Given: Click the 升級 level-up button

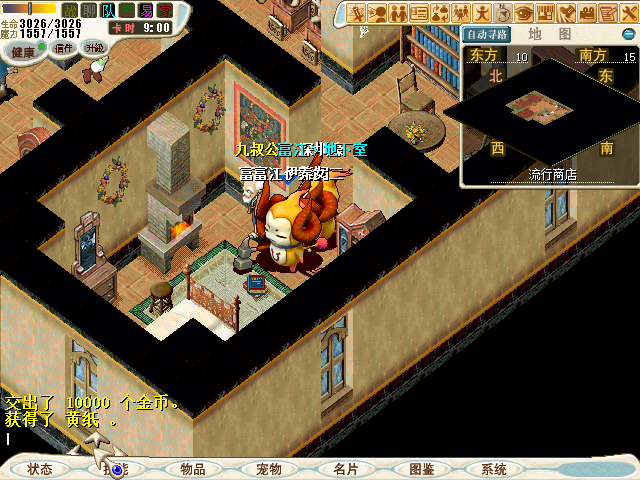Looking at the screenshot, I should pos(93,47).
